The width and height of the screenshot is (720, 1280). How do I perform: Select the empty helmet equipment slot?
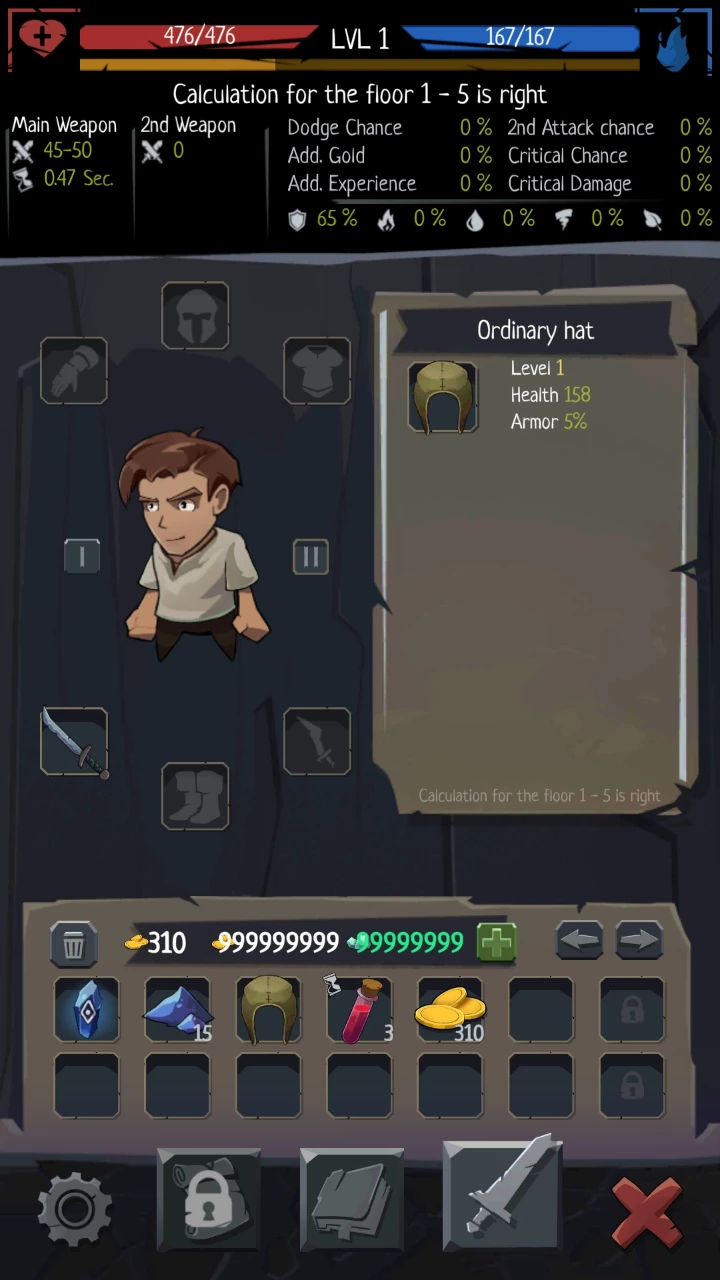pyautogui.click(x=195, y=316)
